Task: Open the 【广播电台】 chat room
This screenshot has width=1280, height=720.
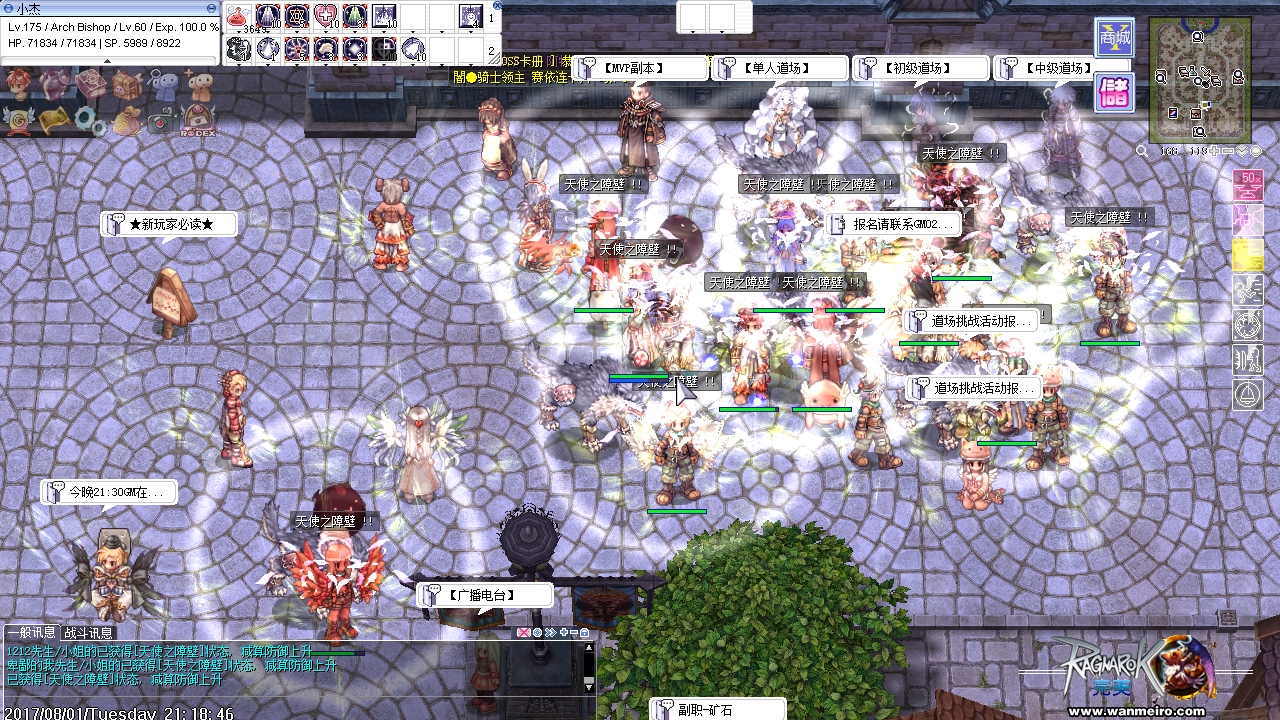Action: (x=484, y=595)
